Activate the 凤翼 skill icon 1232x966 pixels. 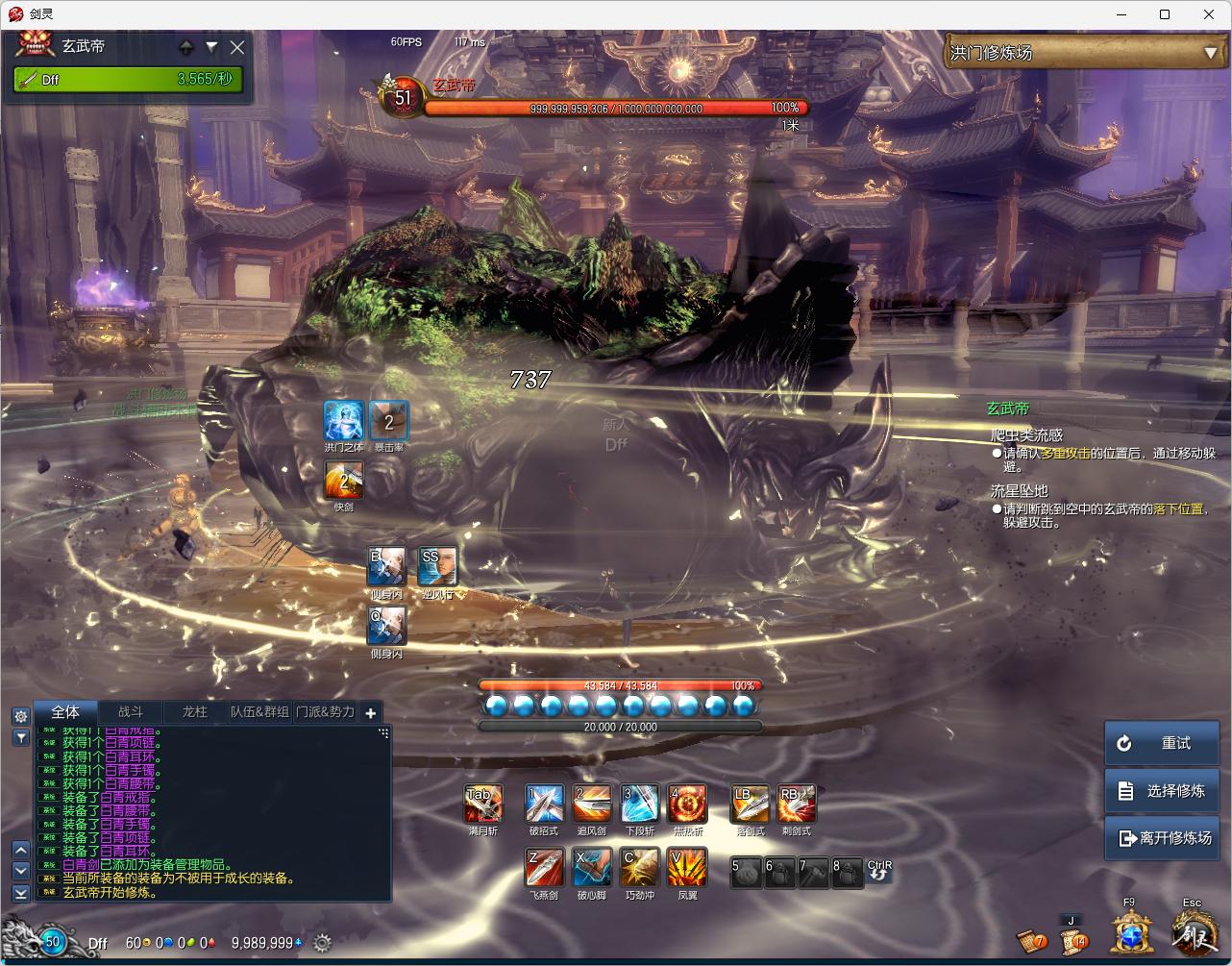pyautogui.click(x=687, y=867)
